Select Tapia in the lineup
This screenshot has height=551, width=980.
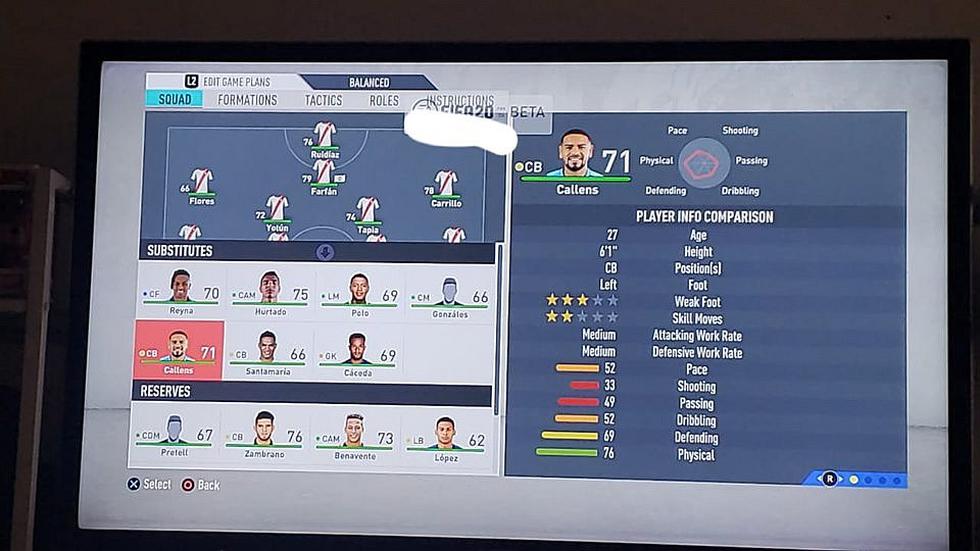pos(368,213)
